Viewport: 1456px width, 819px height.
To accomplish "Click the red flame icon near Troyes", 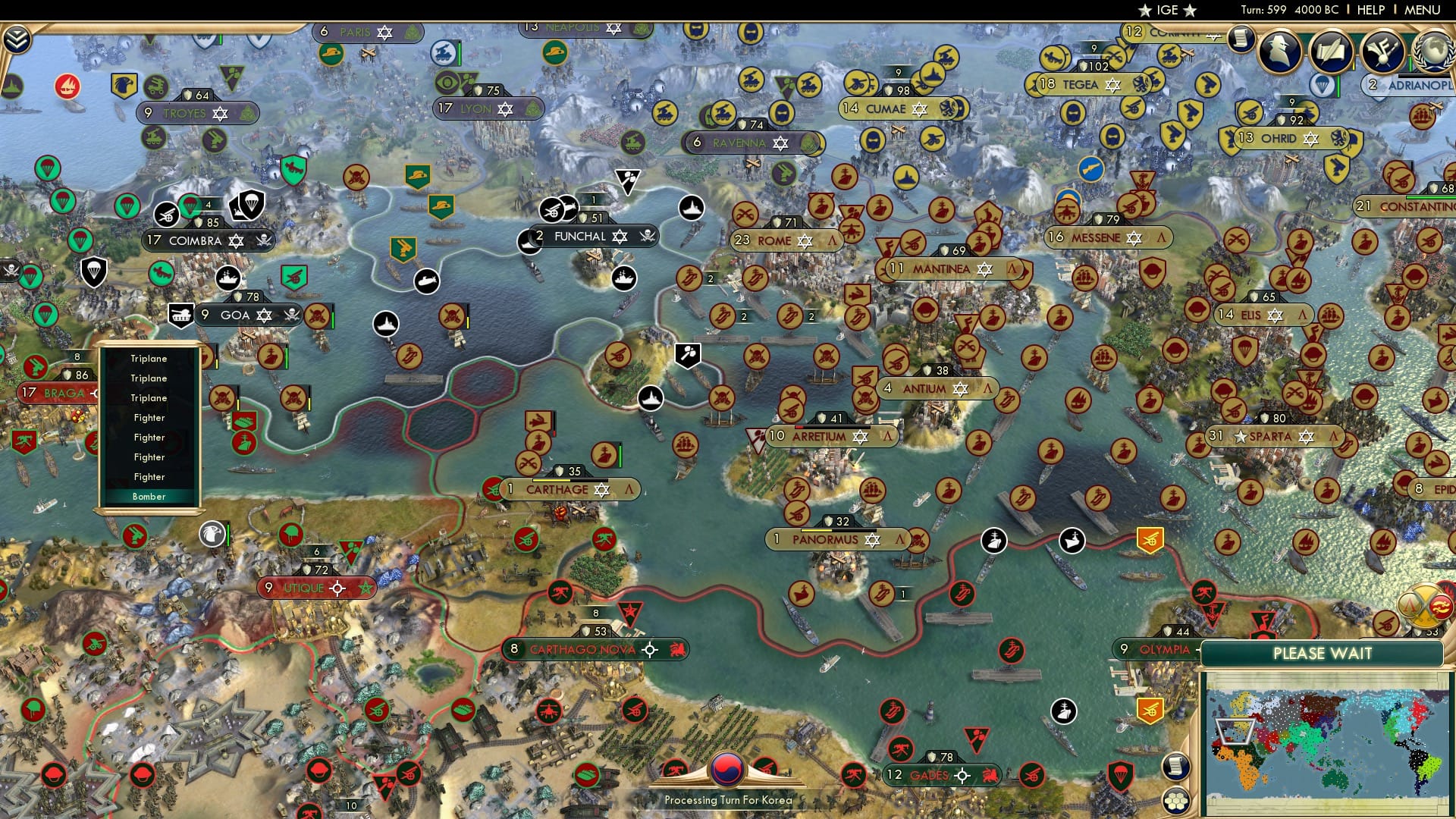I will coord(68,87).
